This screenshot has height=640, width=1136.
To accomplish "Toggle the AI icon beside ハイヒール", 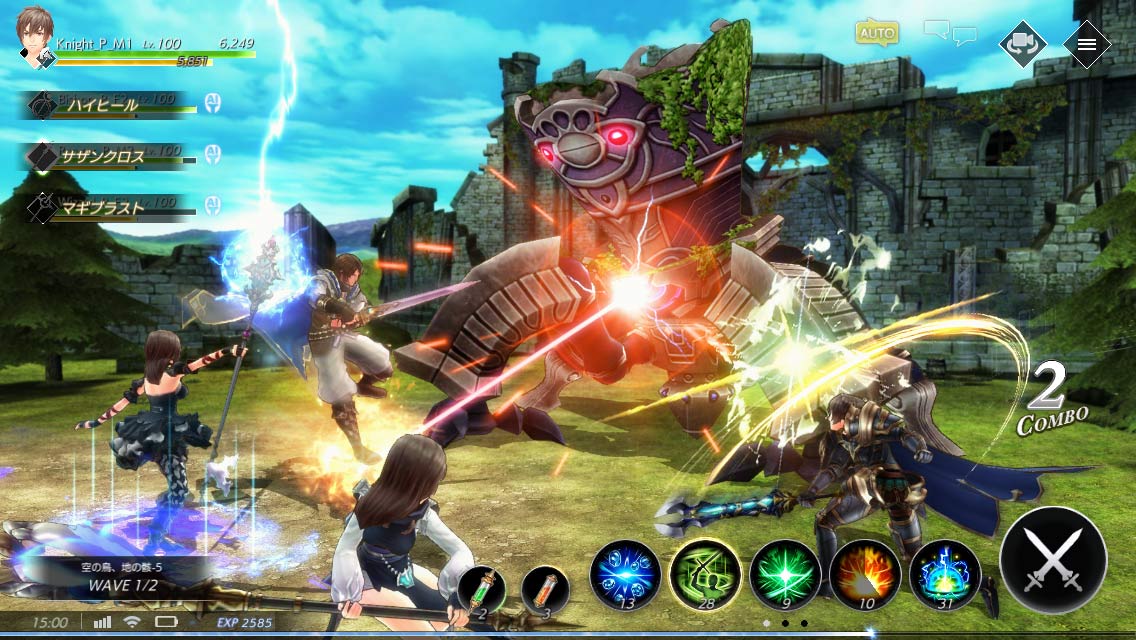I will pyautogui.click(x=212, y=103).
